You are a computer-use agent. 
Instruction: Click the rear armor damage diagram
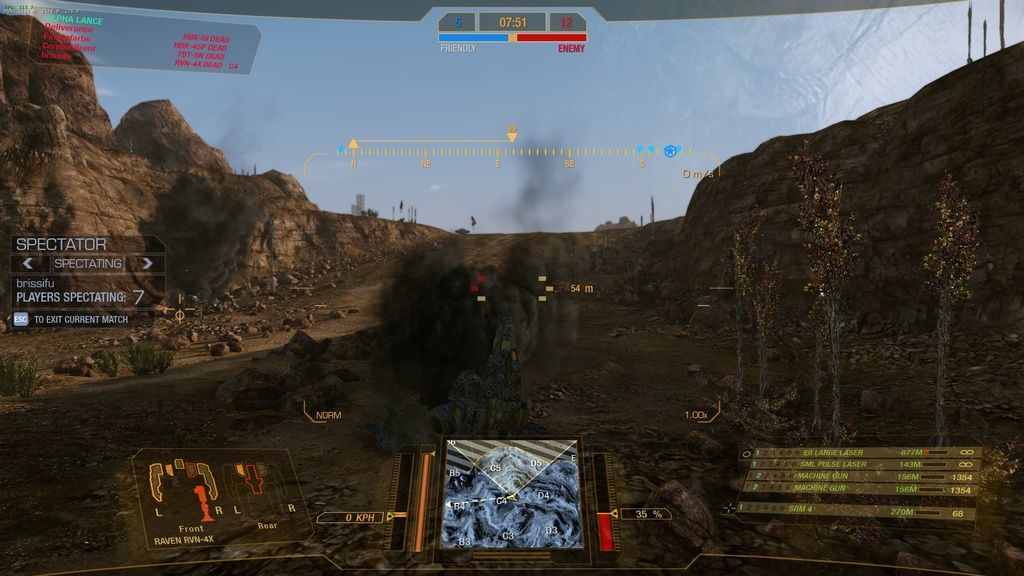260,488
